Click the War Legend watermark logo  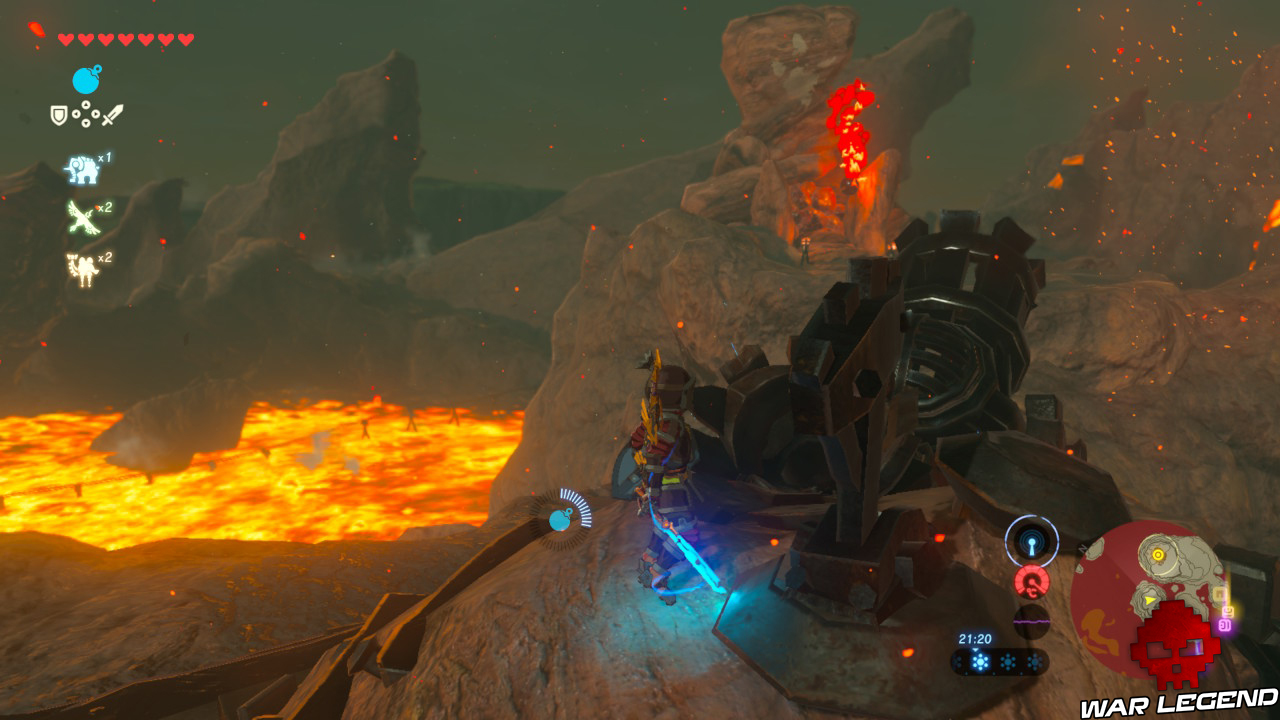pos(1178,703)
